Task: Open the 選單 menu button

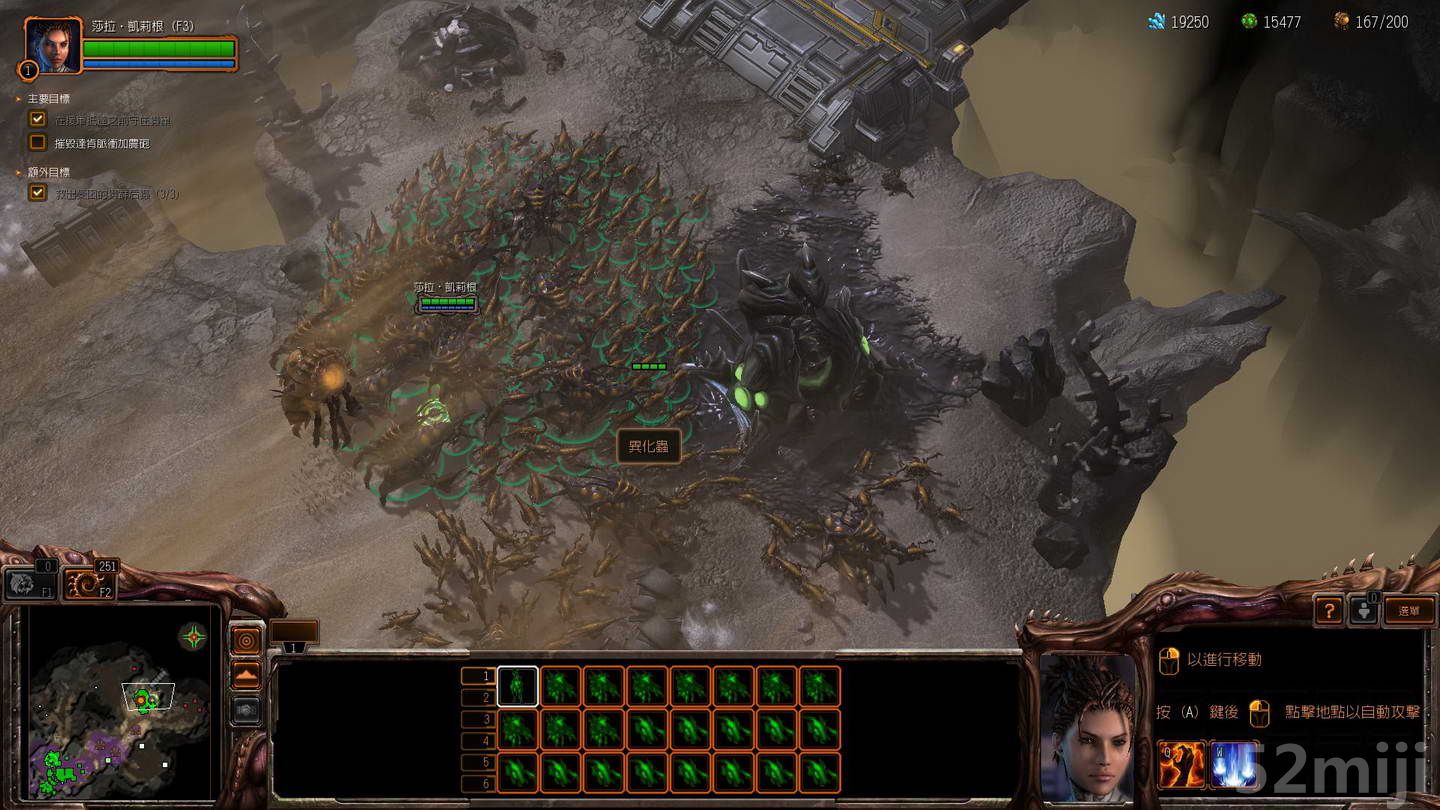Action: pos(1409,611)
